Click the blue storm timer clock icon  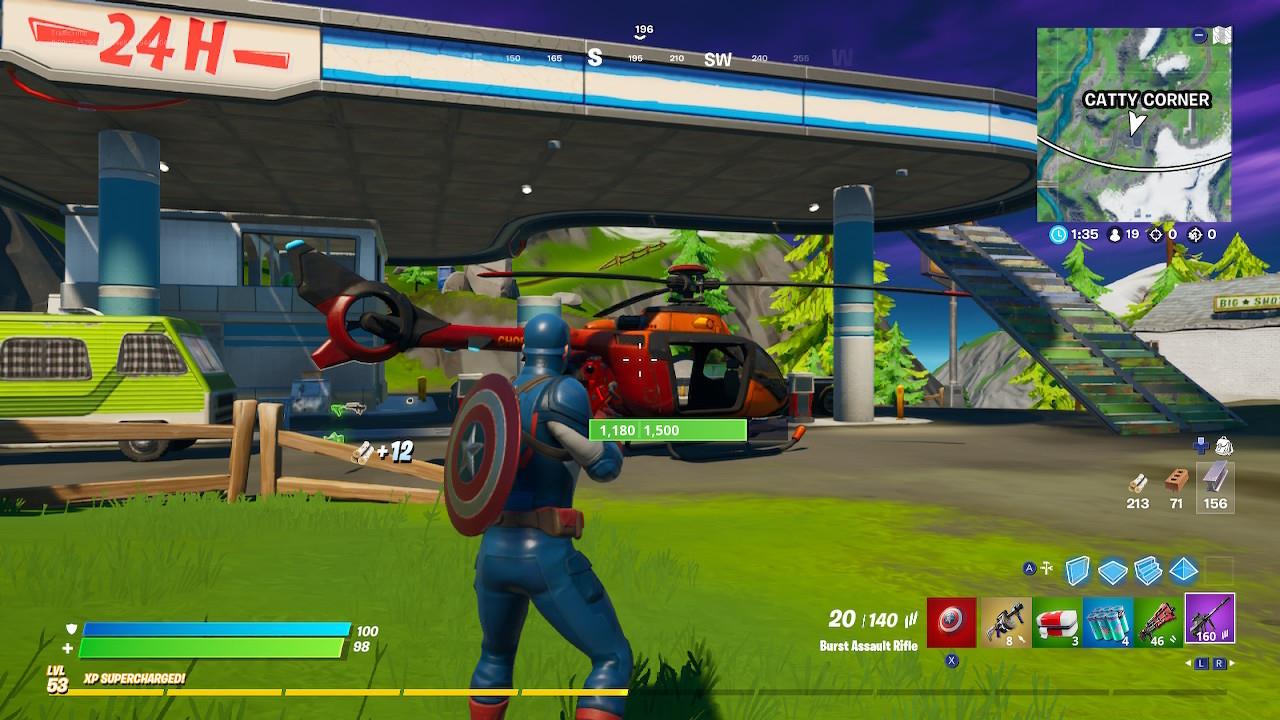point(1057,233)
